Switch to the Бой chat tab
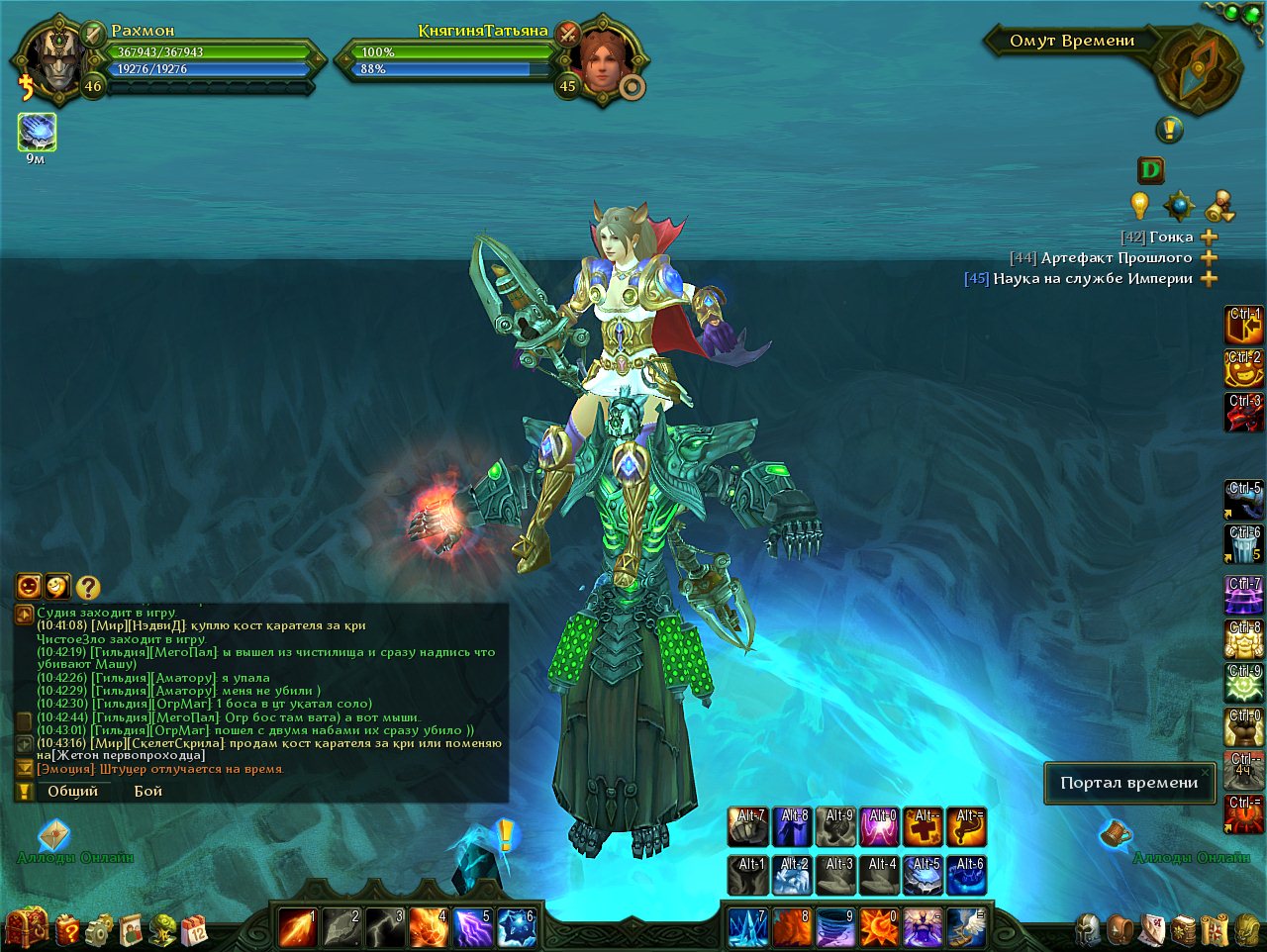The height and width of the screenshot is (952, 1267). click(x=148, y=791)
